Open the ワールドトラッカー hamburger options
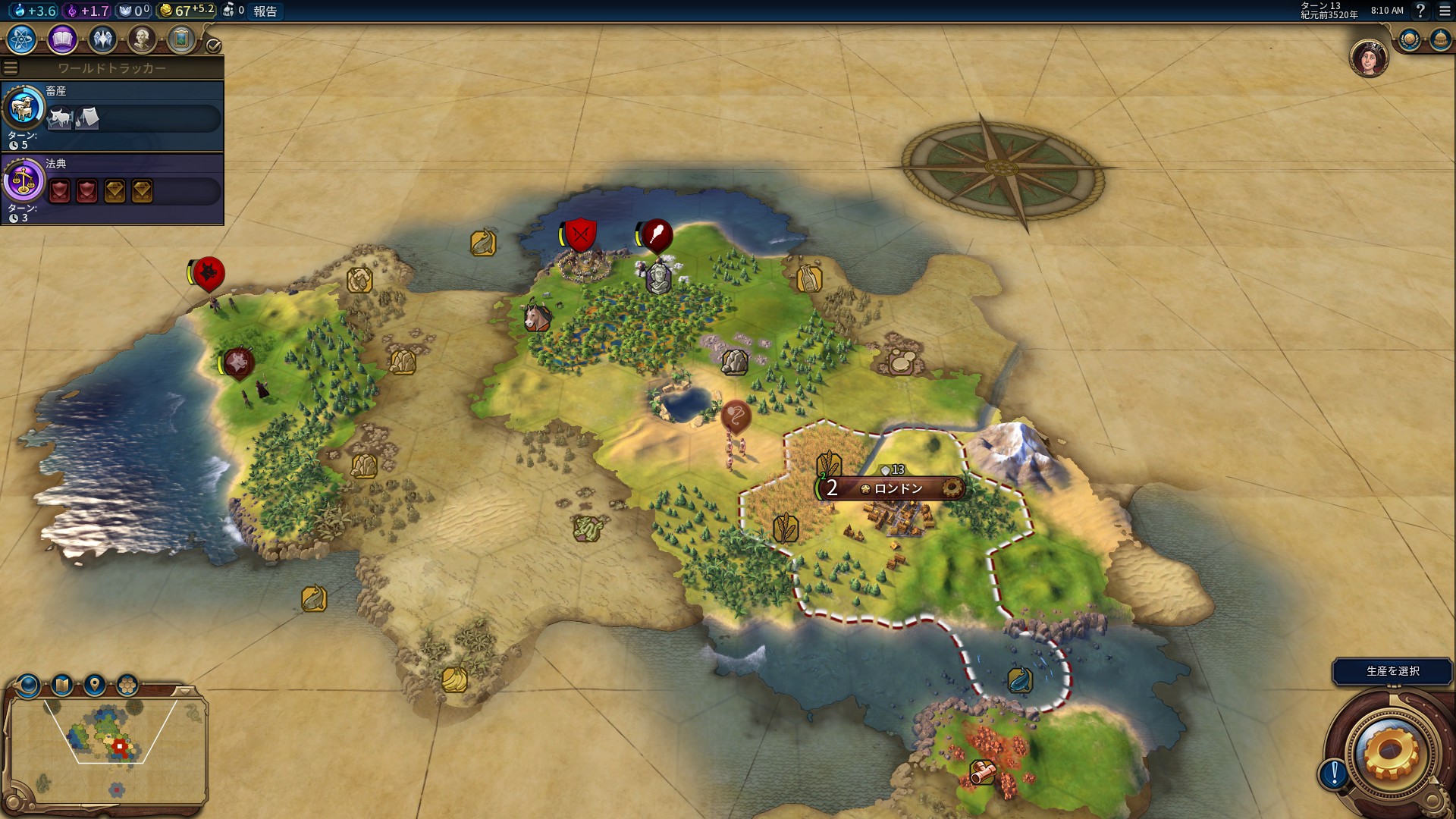The image size is (1456, 819). tap(11, 68)
